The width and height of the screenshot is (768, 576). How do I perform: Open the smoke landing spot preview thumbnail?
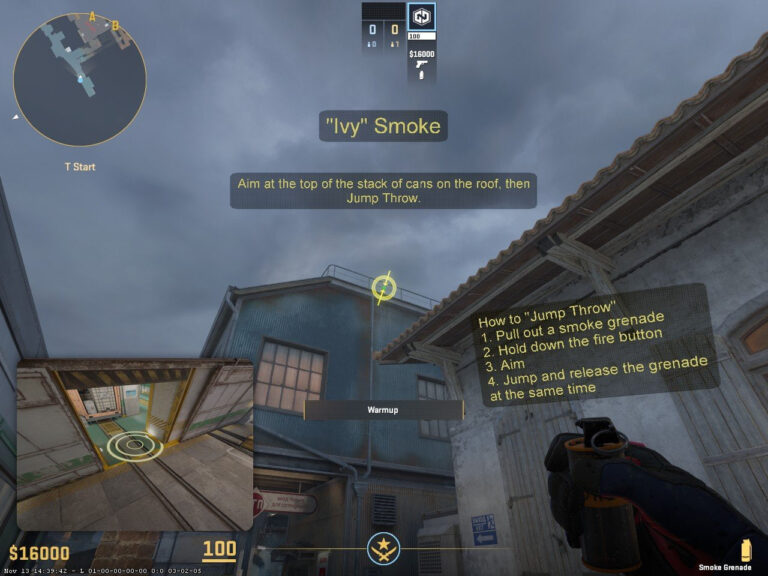135,445
